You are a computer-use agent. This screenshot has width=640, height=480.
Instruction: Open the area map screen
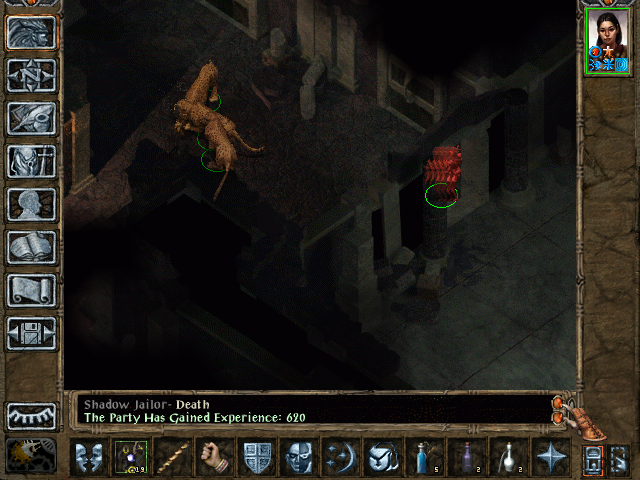tap(31, 75)
